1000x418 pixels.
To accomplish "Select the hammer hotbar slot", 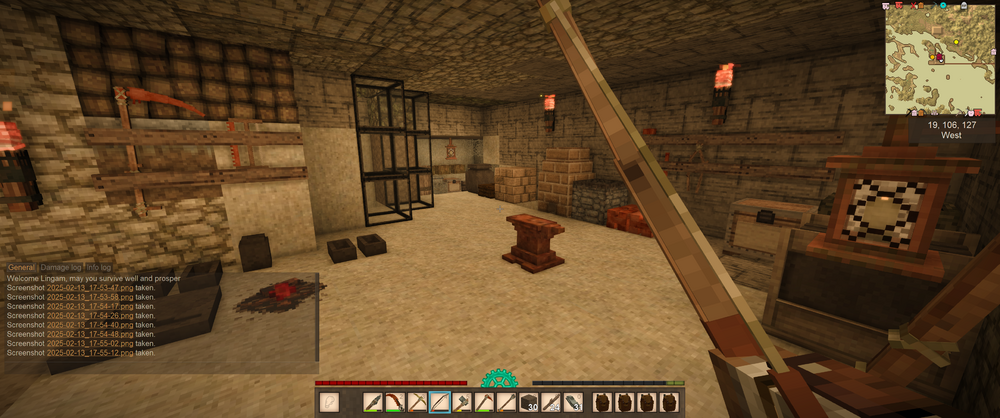I will (x=462, y=403).
